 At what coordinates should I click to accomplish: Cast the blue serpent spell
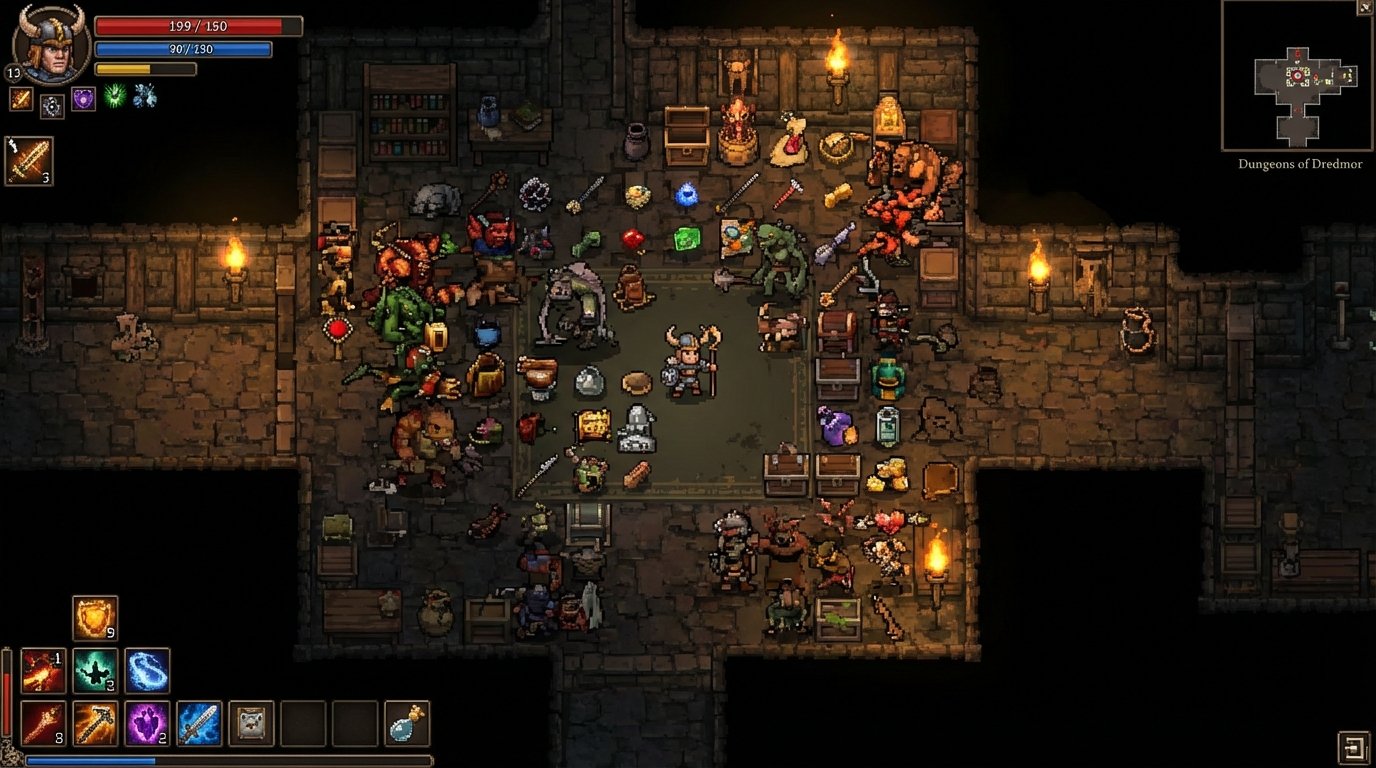click(148, 670)
